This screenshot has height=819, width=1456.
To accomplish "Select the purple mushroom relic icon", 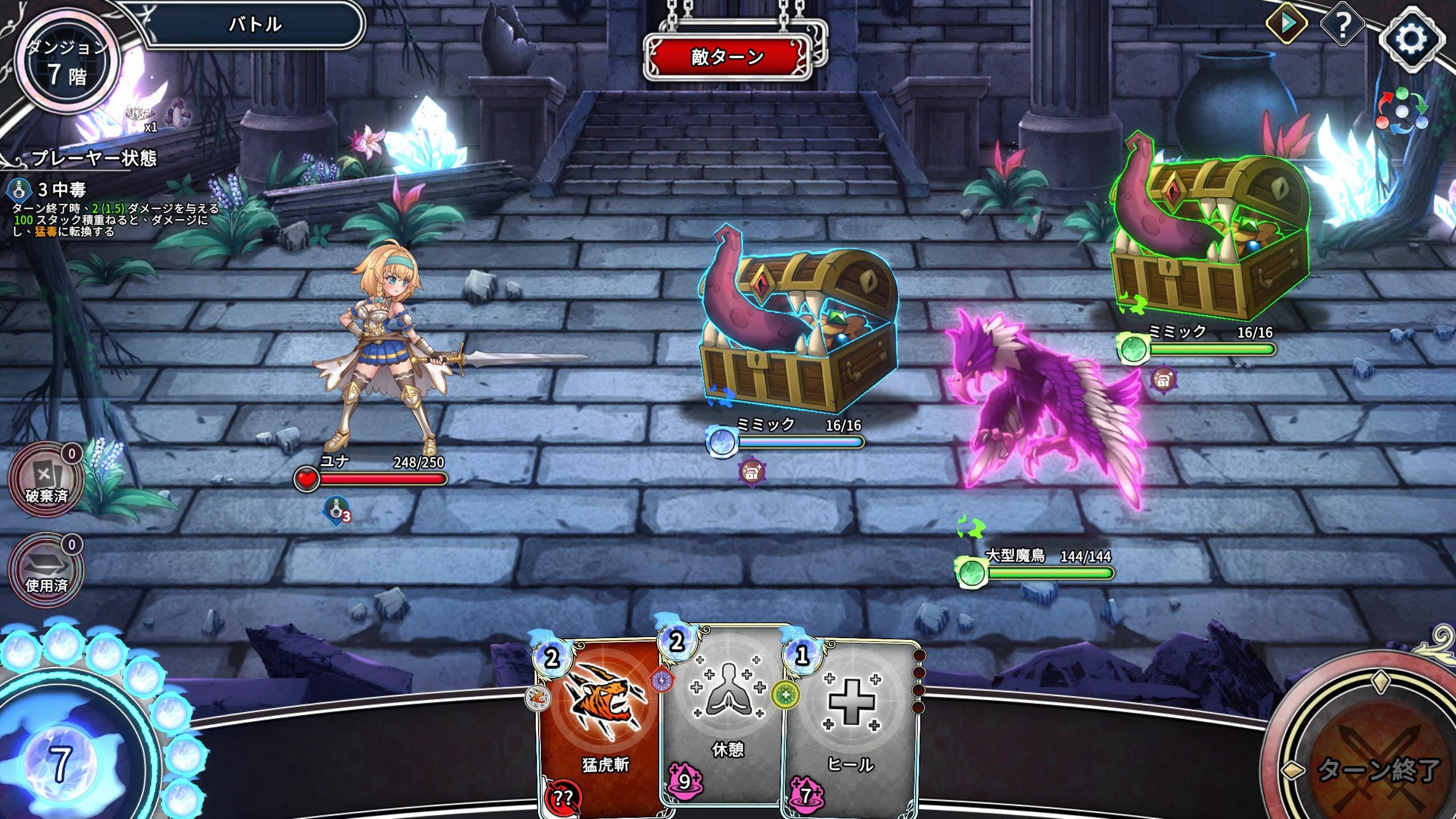I will point(177,114).
